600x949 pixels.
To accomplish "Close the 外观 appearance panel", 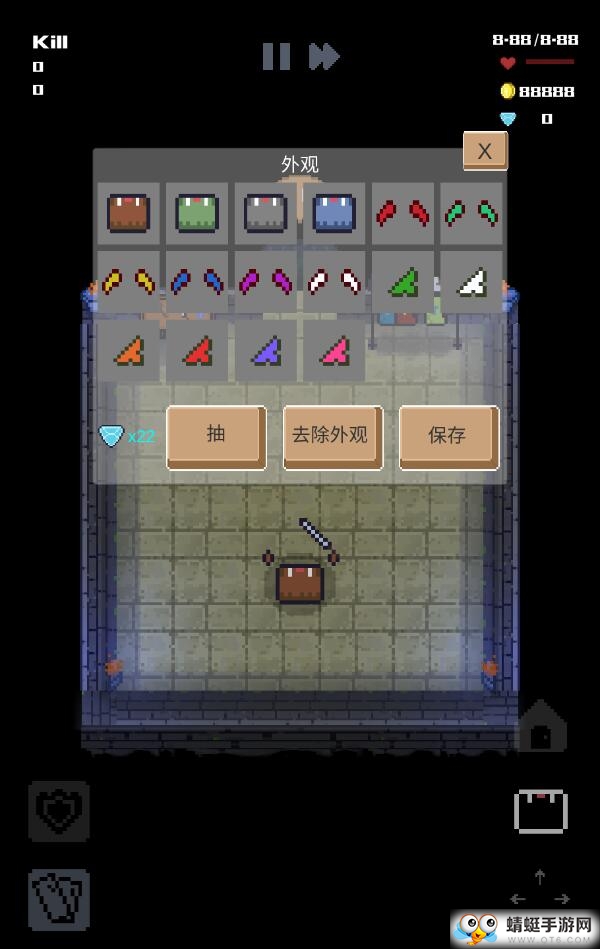I will [x=485, y=151].
